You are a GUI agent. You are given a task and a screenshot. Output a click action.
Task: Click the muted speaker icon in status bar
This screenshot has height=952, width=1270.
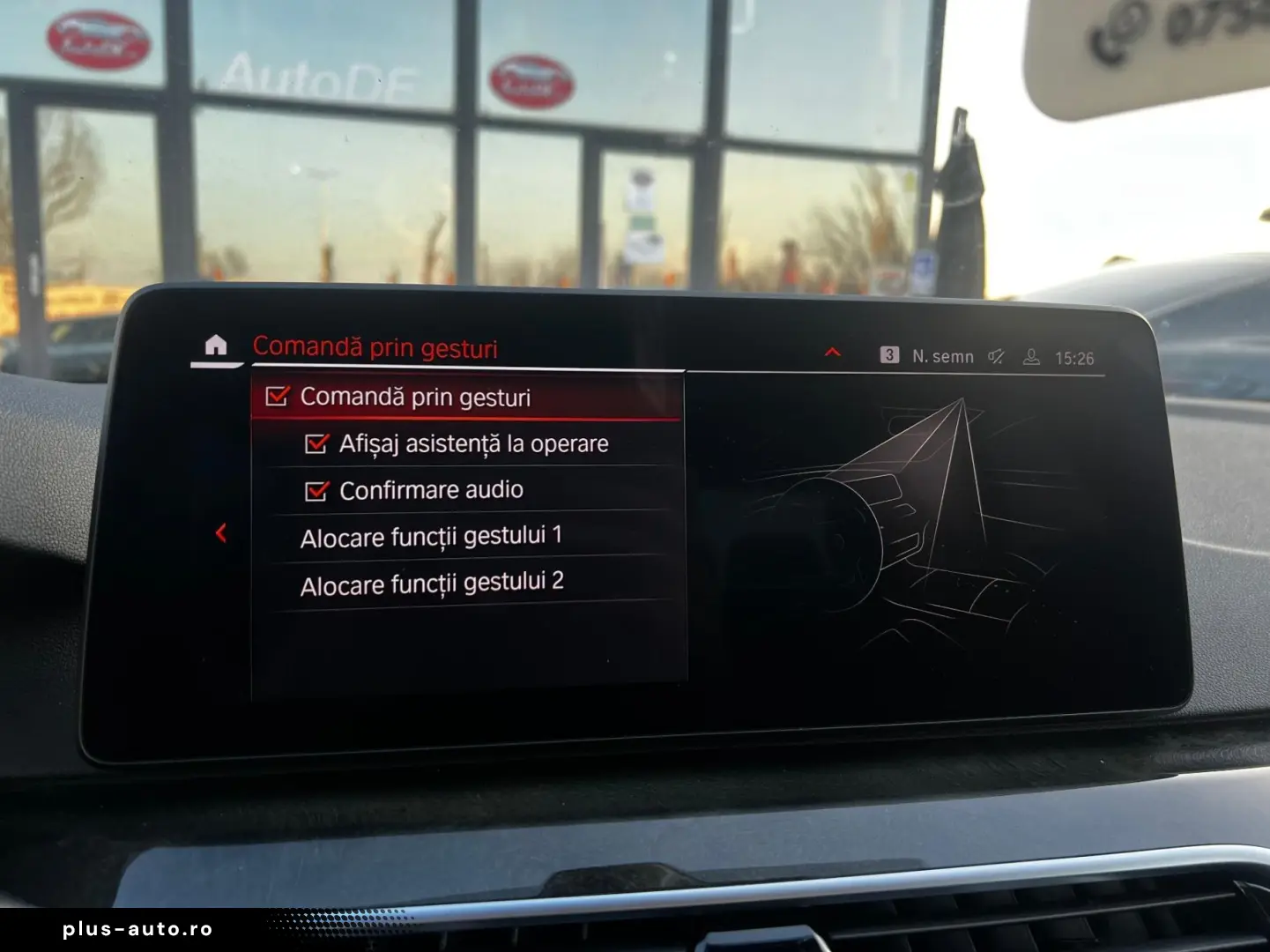point(997,356)
